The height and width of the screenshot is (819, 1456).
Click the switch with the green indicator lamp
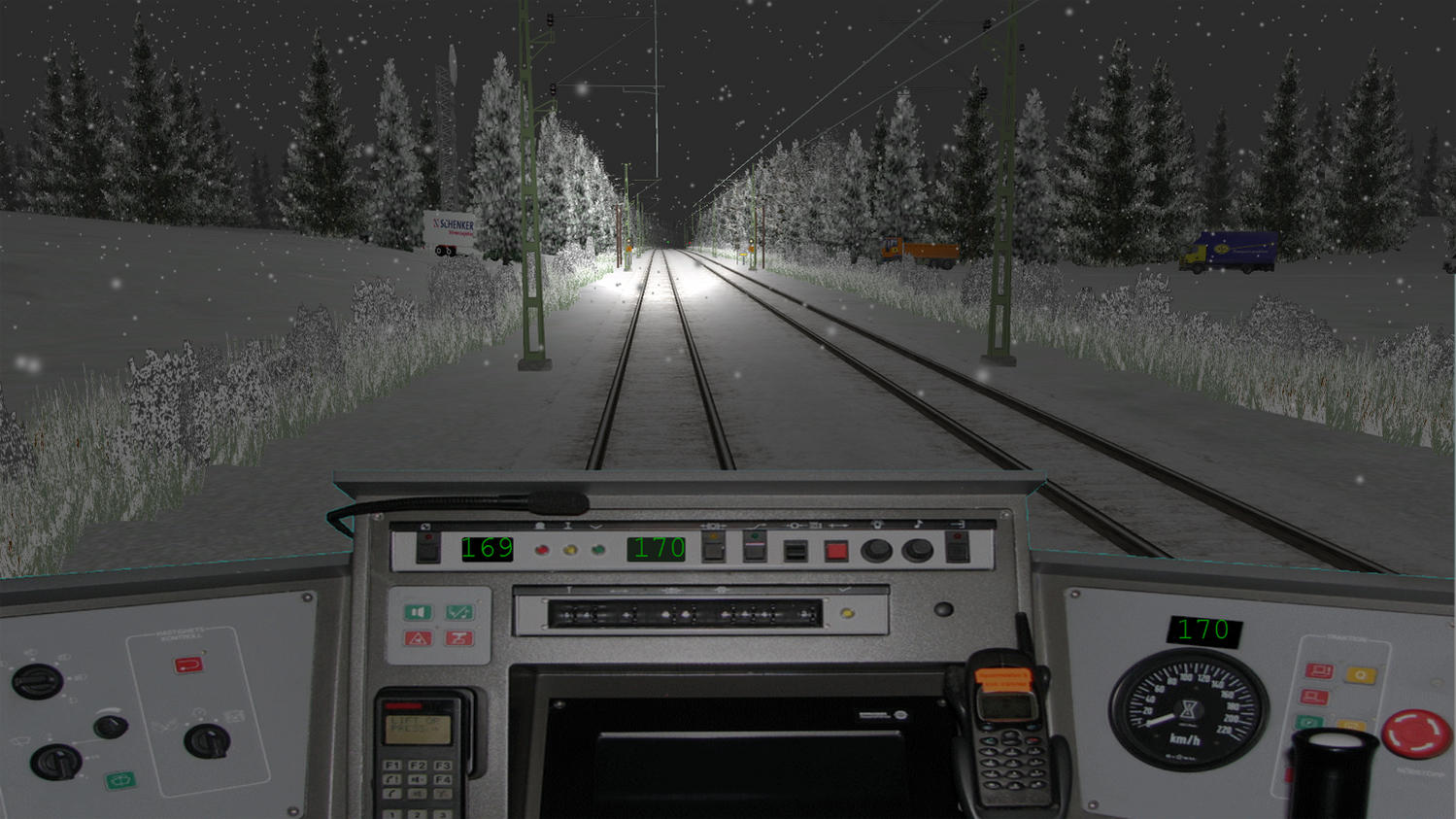pyautogui.click(x=755, y=548)
